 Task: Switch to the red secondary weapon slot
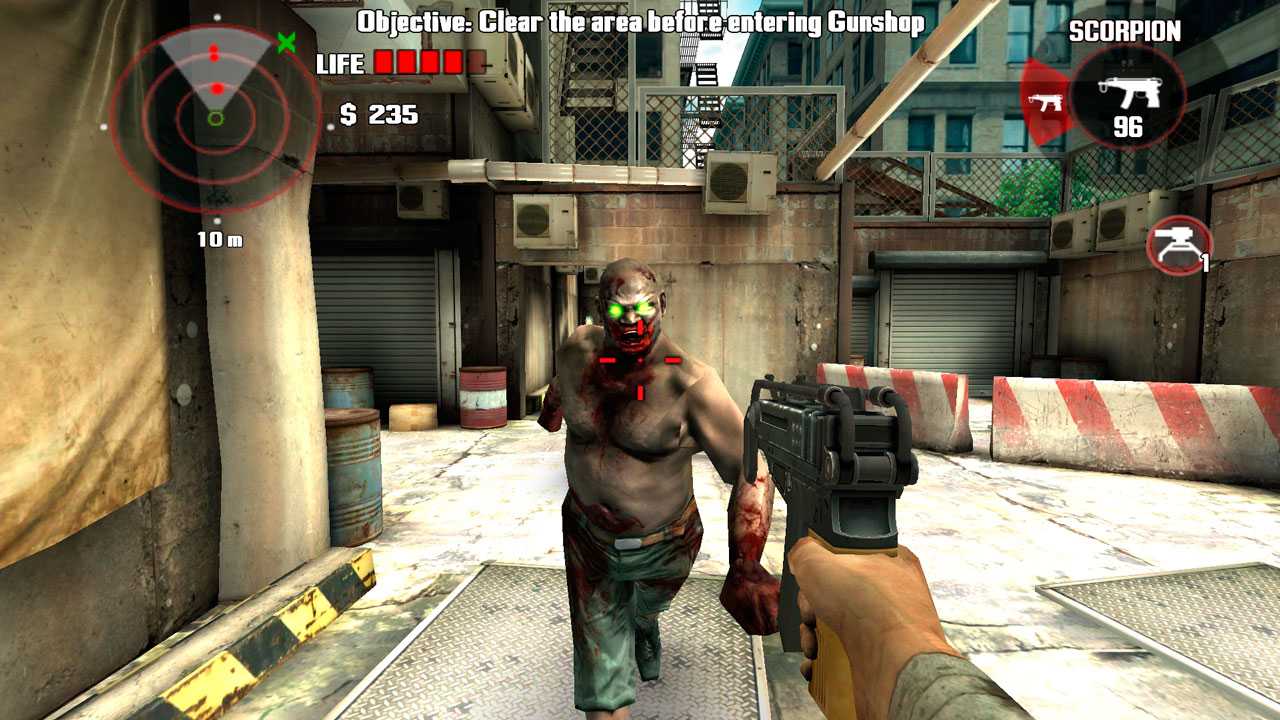(1044, 102)
